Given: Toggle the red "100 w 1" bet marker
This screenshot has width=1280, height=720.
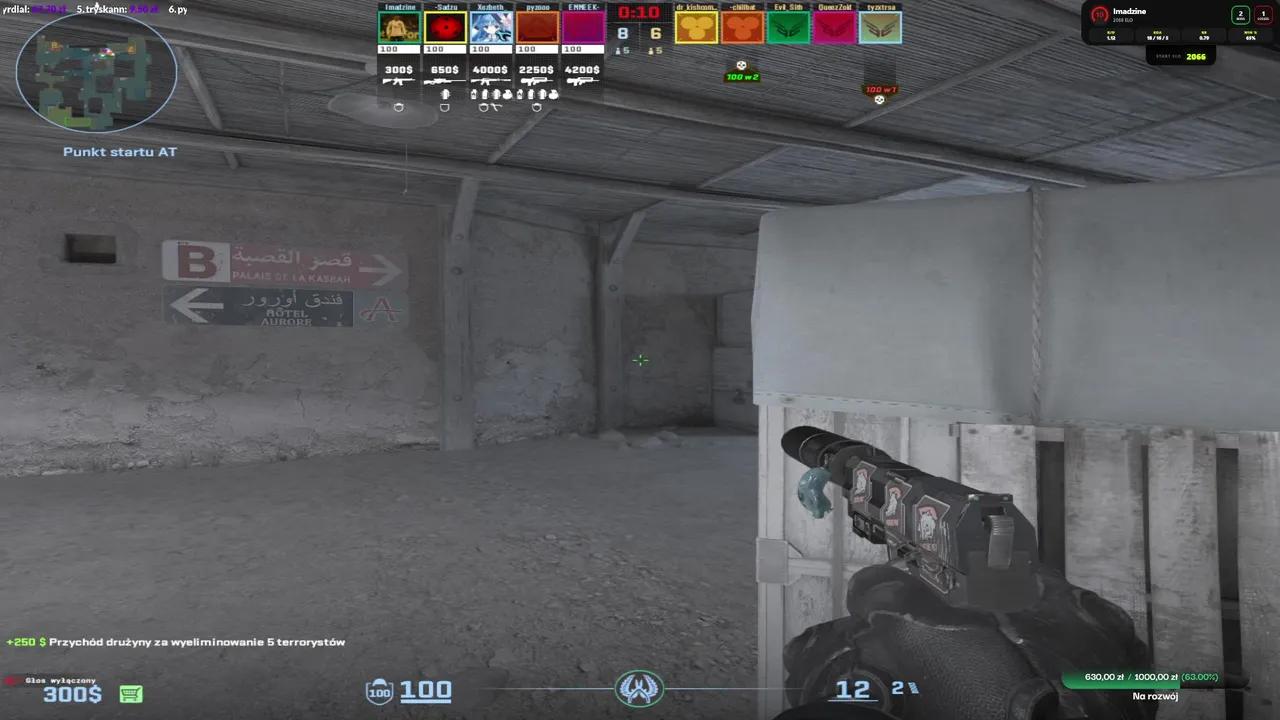Looking at the screenshot, I should pos(879,89).
